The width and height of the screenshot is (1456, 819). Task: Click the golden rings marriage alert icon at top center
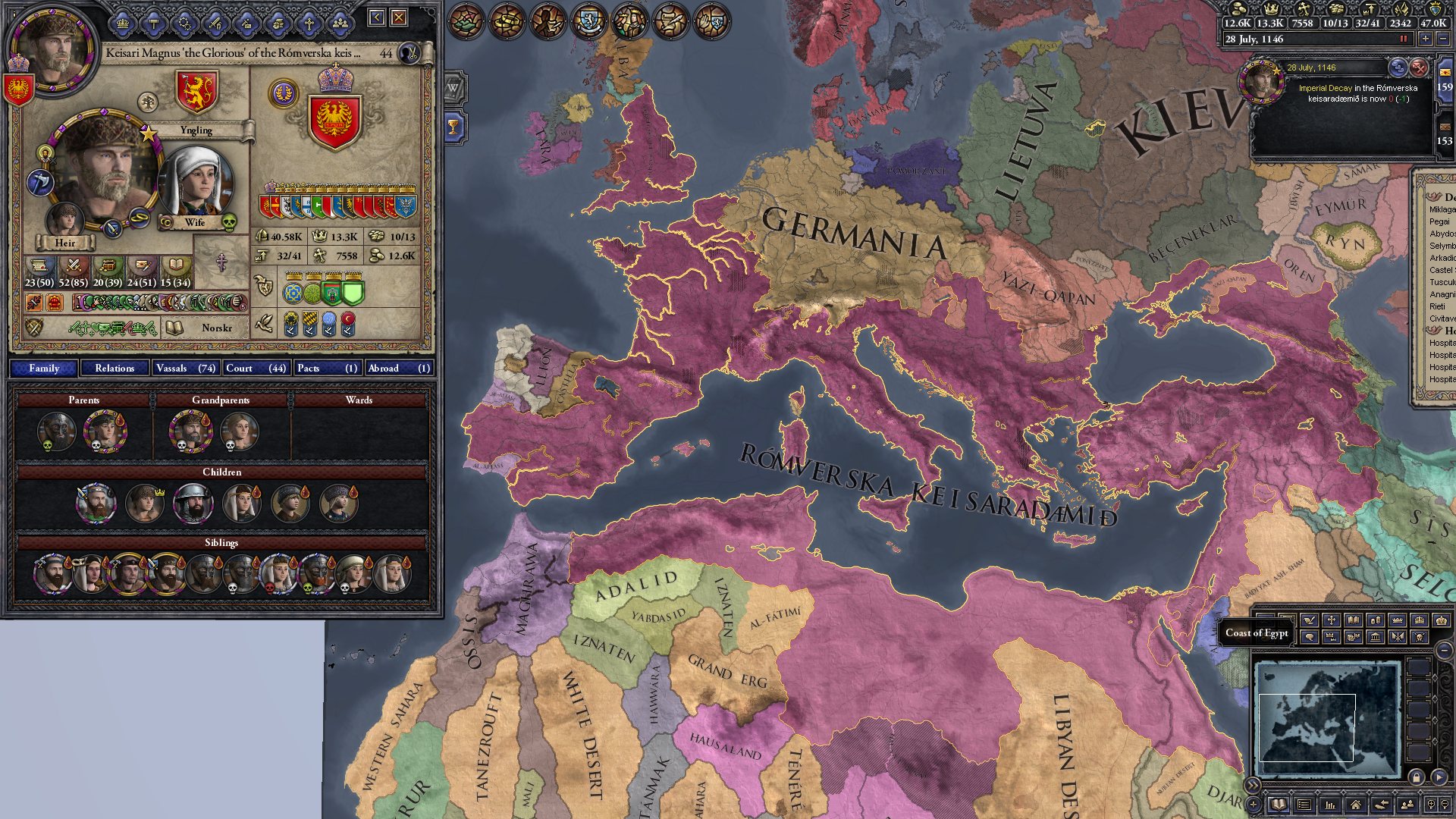tap(507, 21)
